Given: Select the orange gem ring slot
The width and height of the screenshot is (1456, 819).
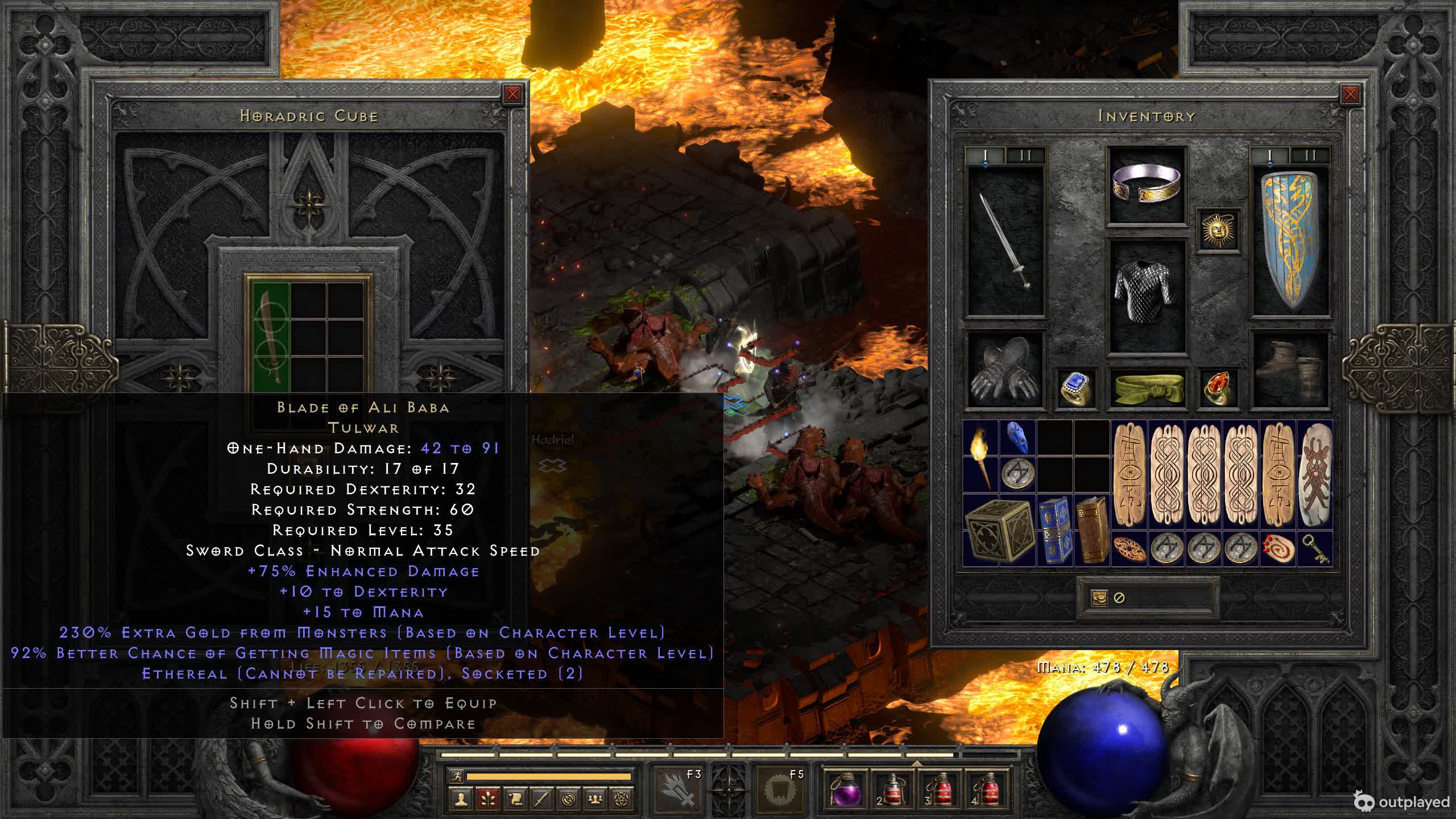Looking at the screenshot, I should pos(1218,388).
